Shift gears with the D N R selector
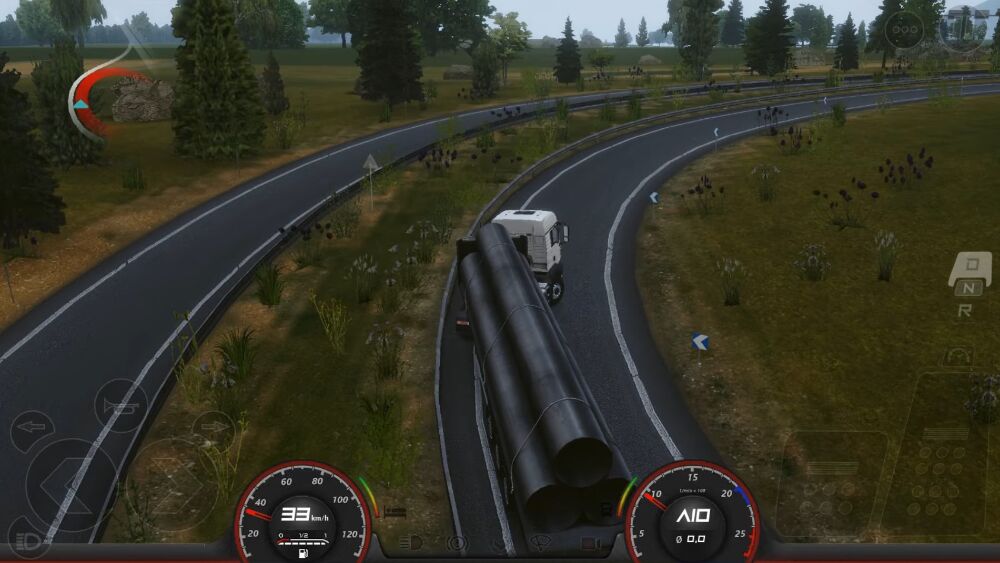The width and height of the screenshot is (1000, 563). pos(968,285)
